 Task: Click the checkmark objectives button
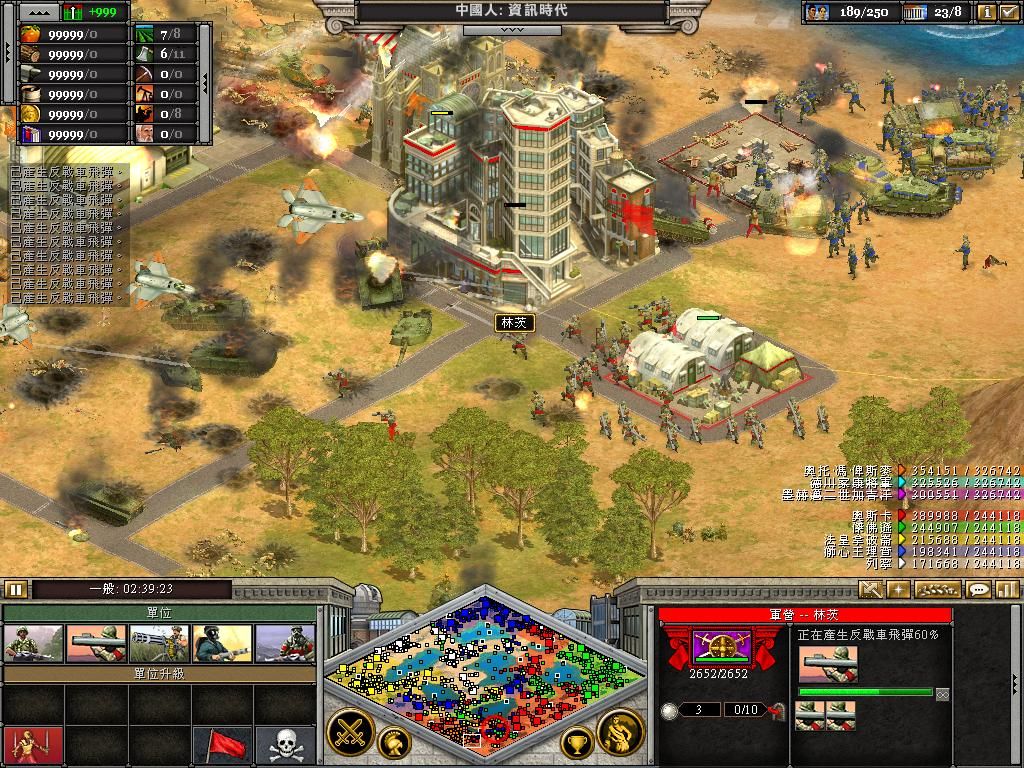pyautogui.click(x=1009, y=12)
